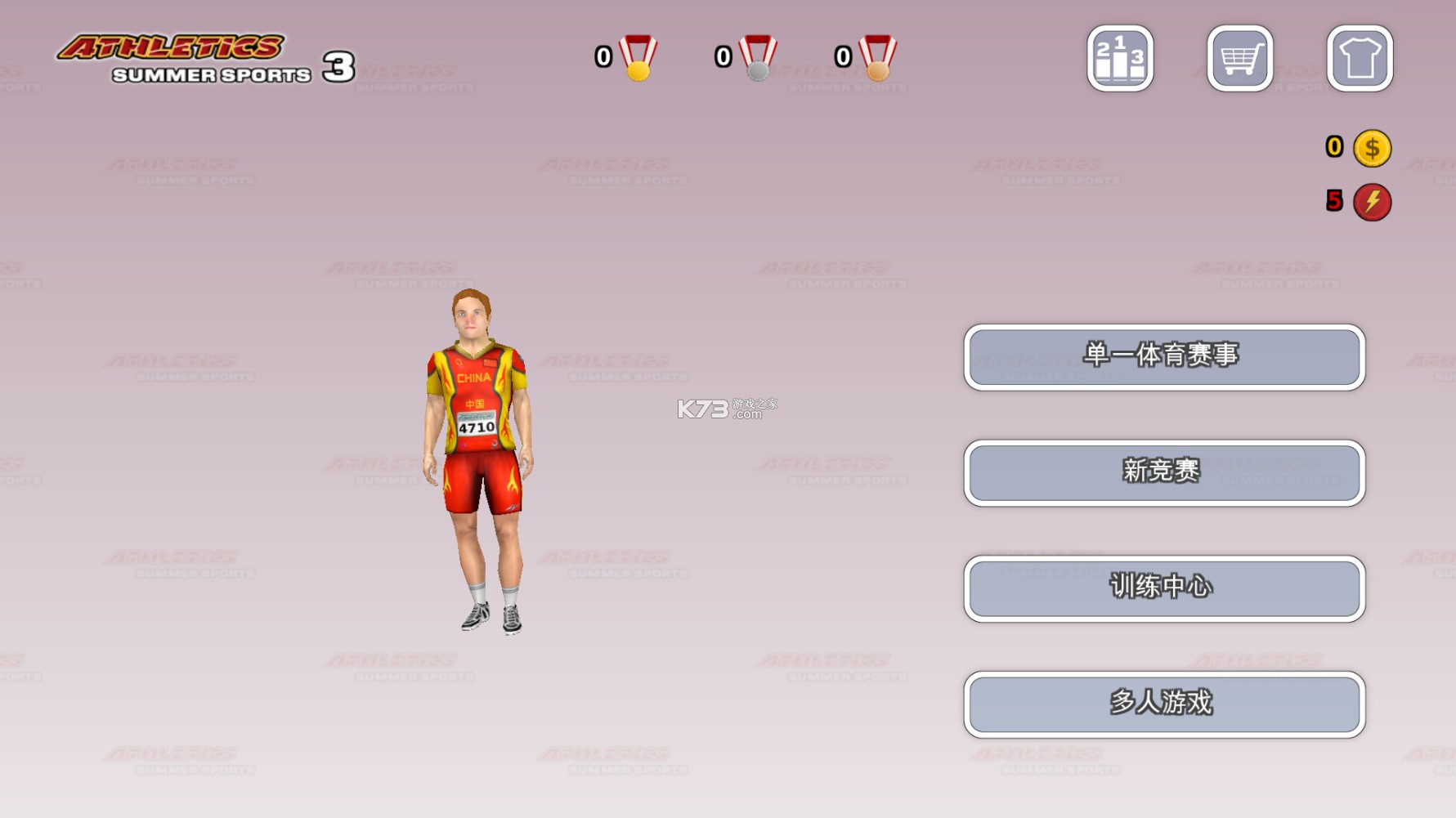
Task: Open the t-shirt outfit customization
Action: 1360,58
